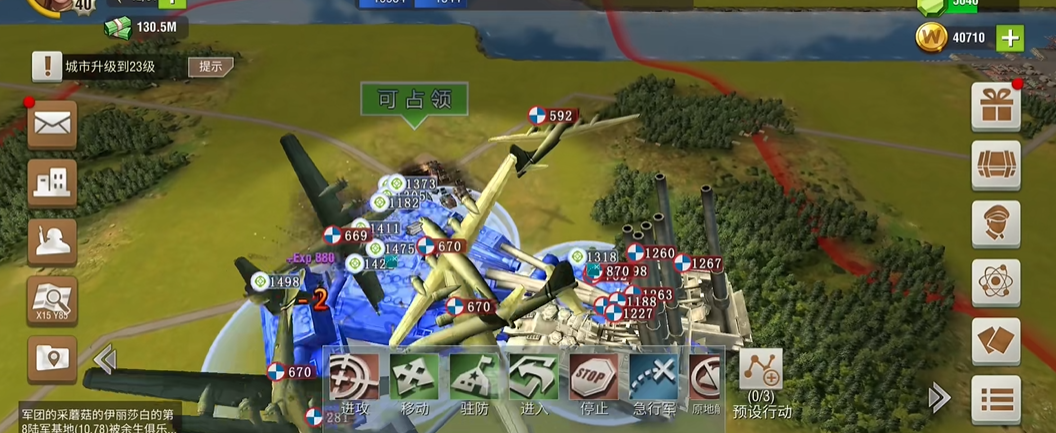Open the gift box rewards
Image resolution: width=1056 pixels, height=433 pixels.
(x=995, y=107)
